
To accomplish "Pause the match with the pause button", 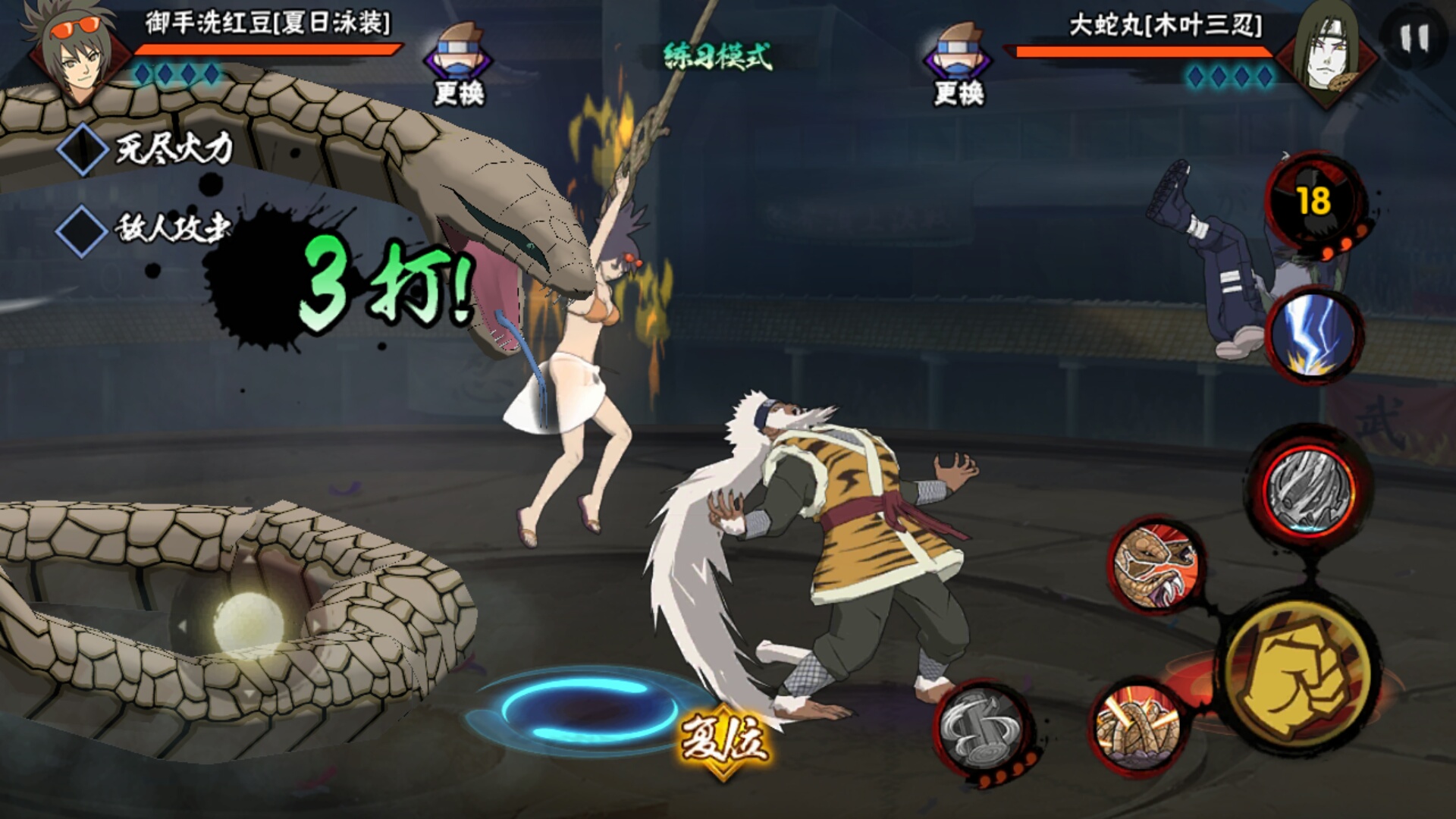I will tap(1414, 38).
